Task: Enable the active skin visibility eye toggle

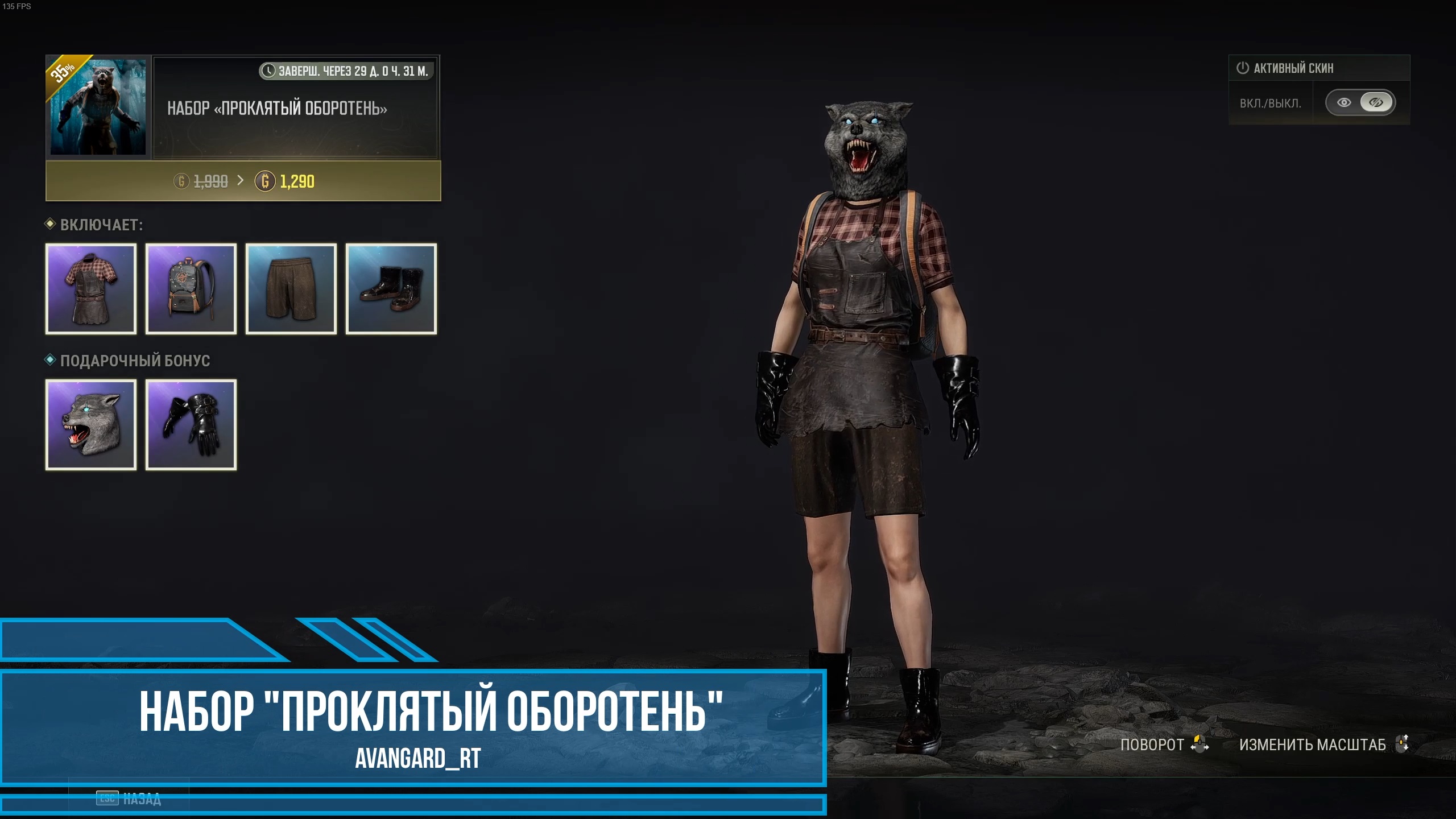Action: (x=1343, y=102)
